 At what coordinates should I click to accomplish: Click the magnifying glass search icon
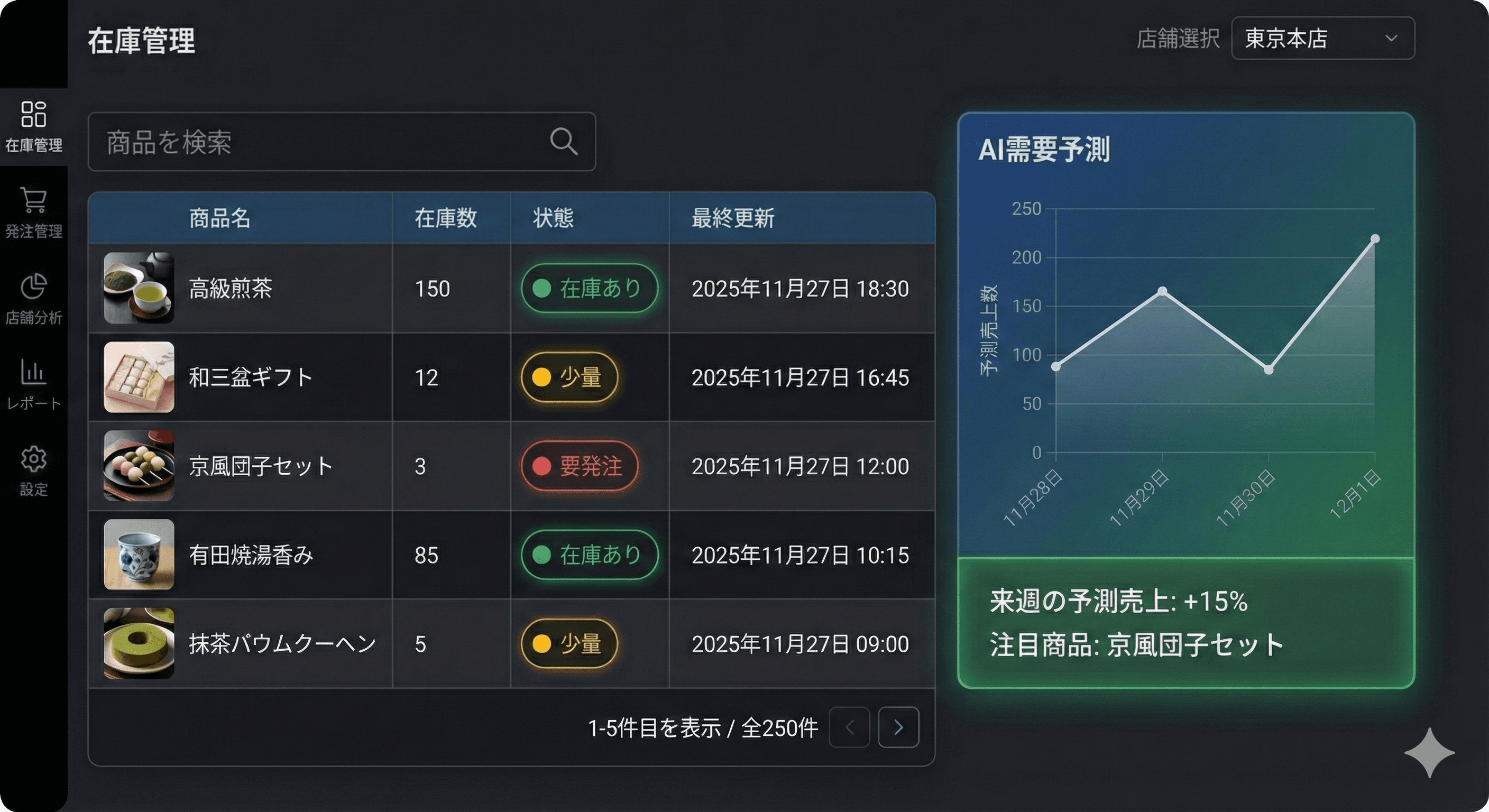[x=564, y=142]
